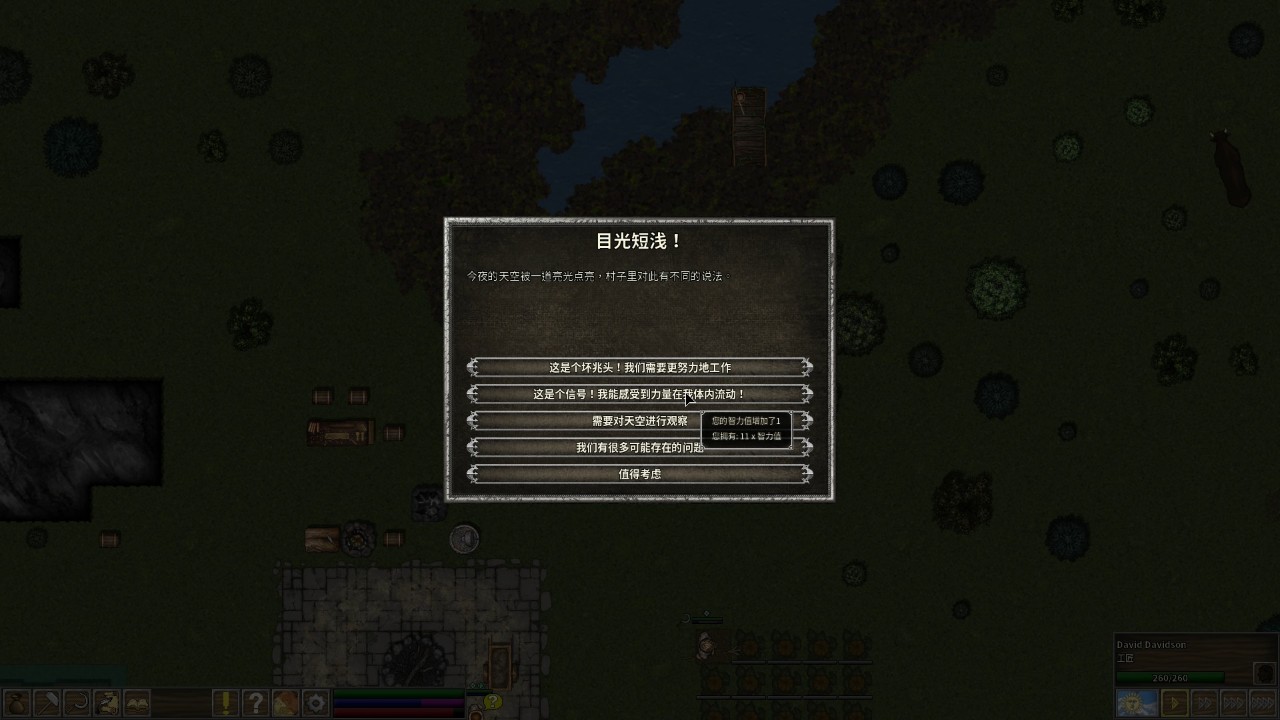Select the 需要对天空进行观察 response
This screenshot has height=720, width=1280.
(x=600, y=420)
